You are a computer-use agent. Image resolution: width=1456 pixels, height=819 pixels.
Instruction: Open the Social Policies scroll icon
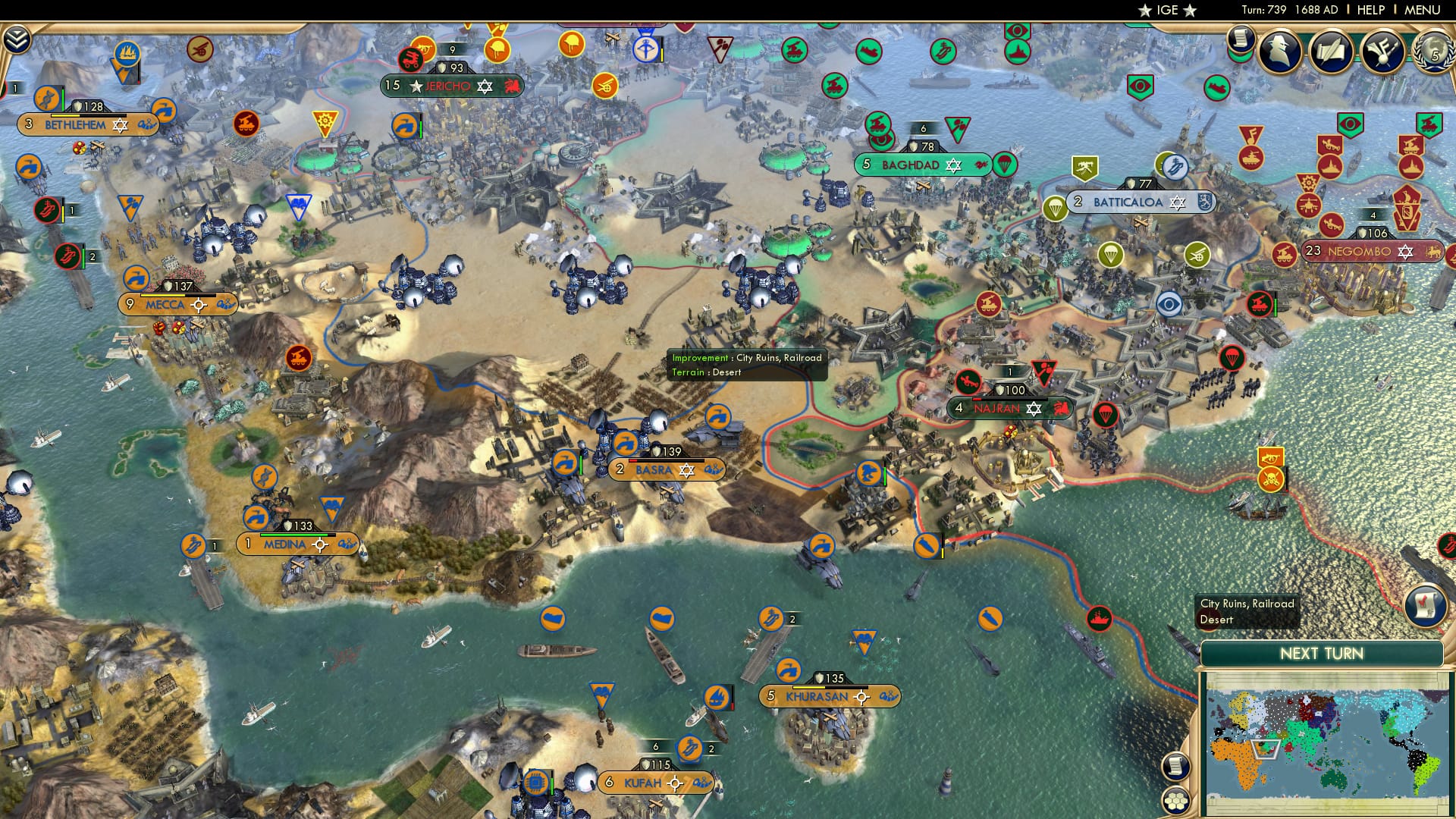point(1332,50)
